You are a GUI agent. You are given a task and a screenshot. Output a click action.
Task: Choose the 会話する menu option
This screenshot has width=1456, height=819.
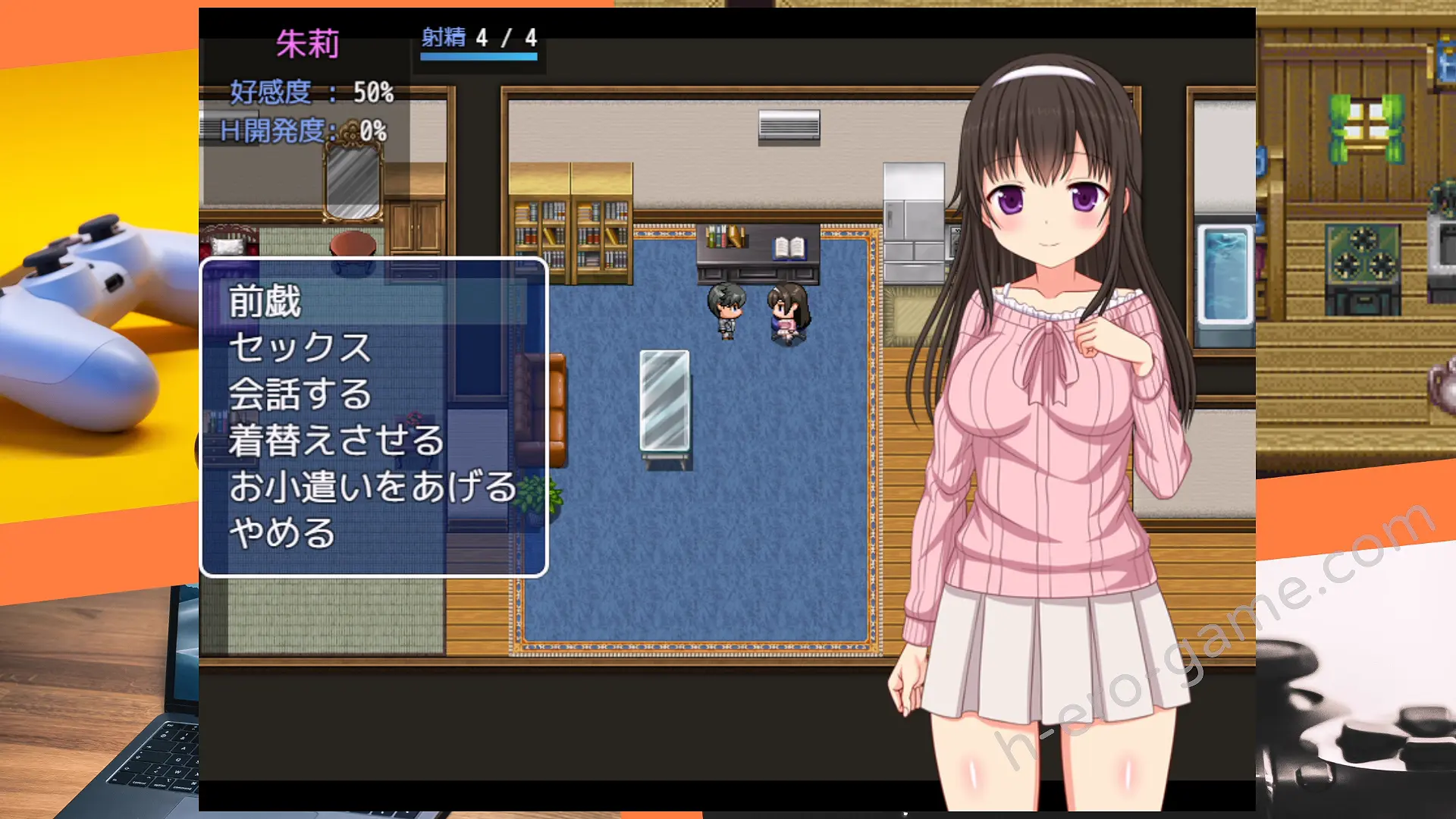300,394
